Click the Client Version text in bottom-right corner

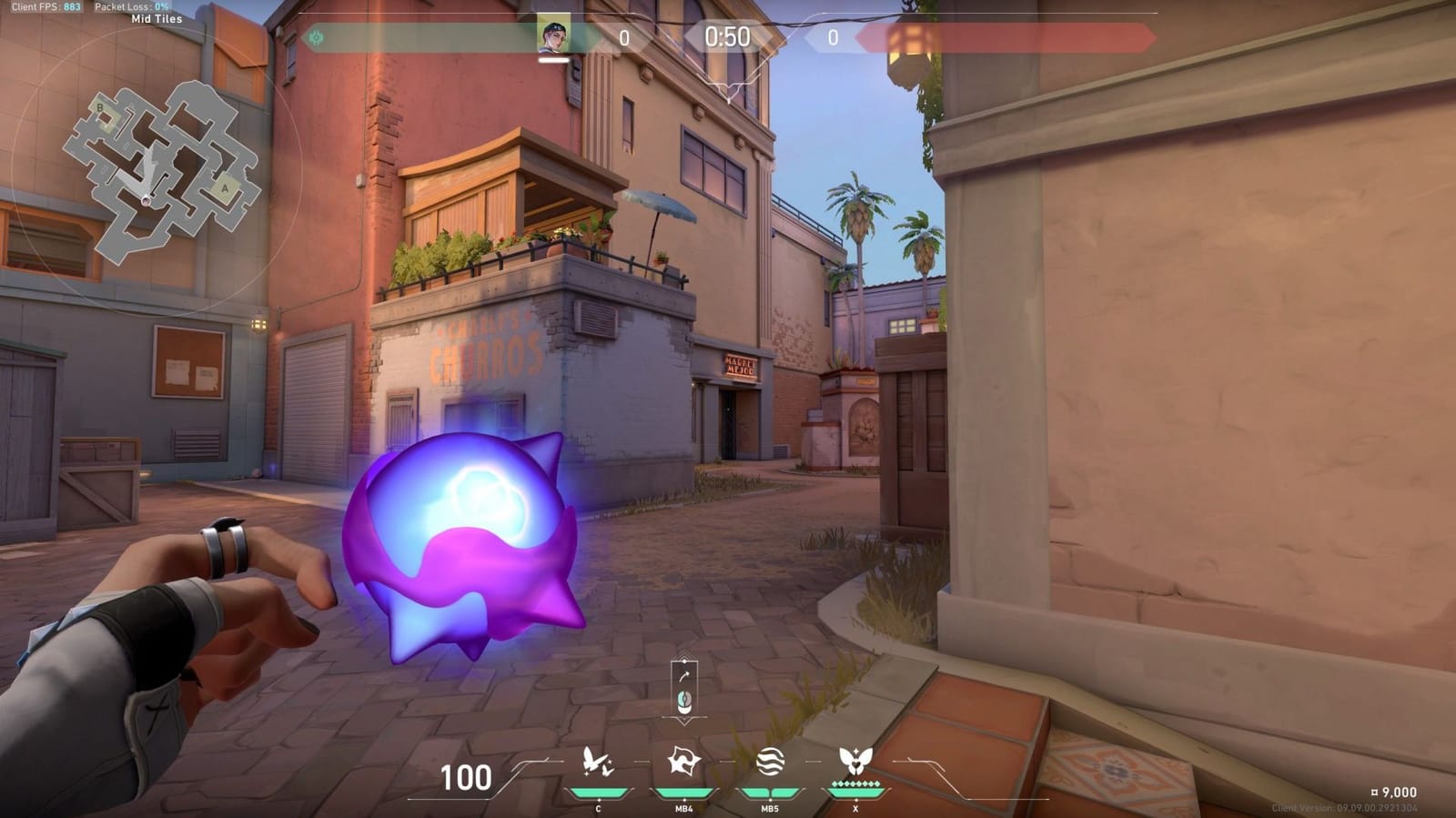pos(1344,806)
